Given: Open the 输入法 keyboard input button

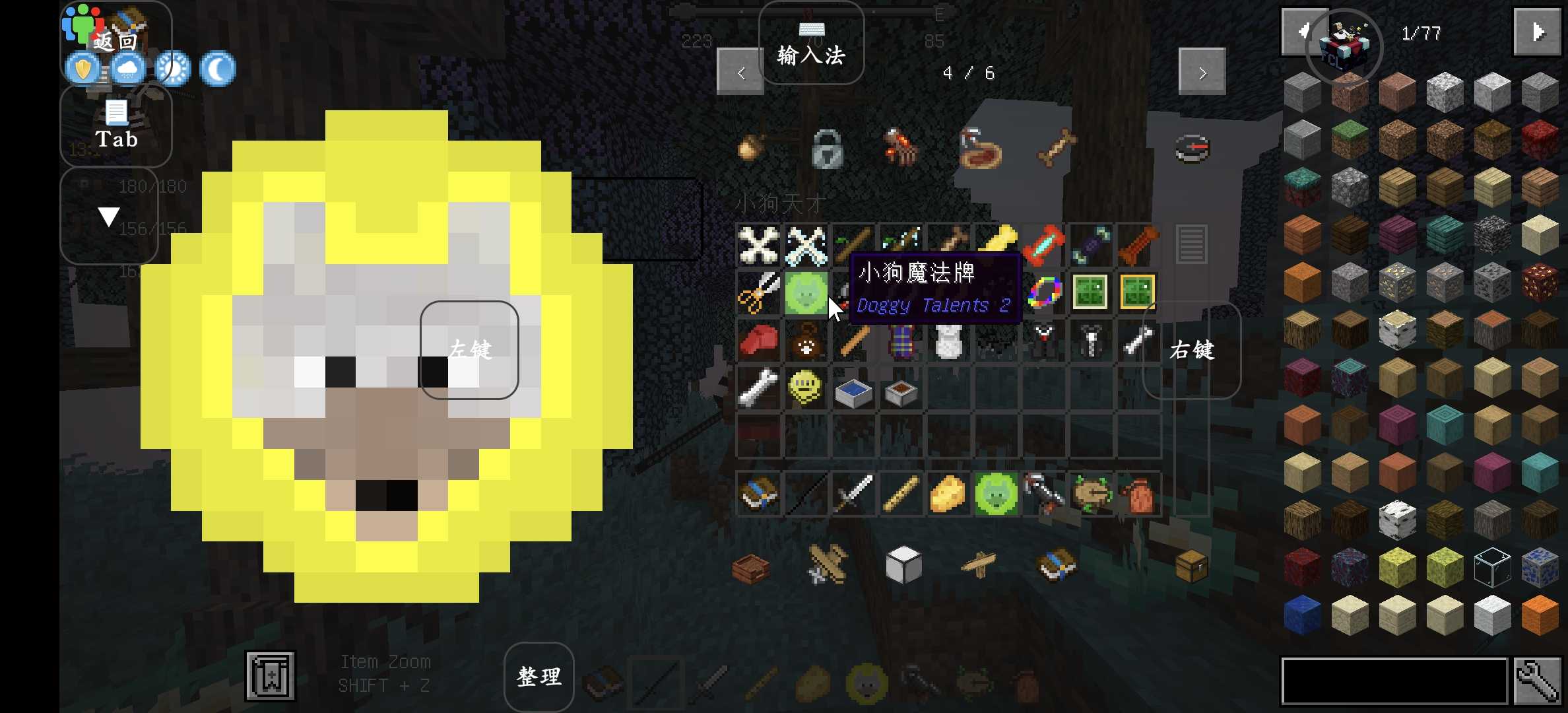Looking at the screenshot, I should (811, 44).
